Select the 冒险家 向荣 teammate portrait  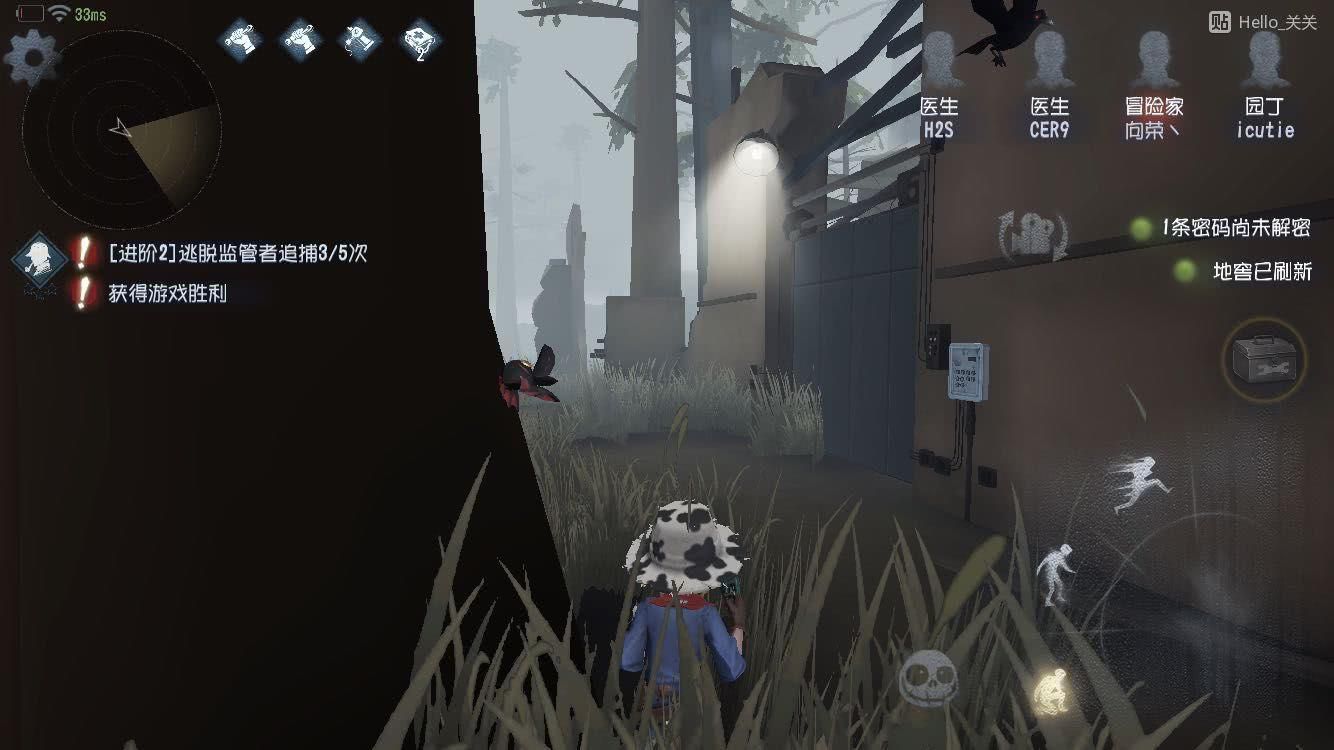click(x=1153, y=85)
